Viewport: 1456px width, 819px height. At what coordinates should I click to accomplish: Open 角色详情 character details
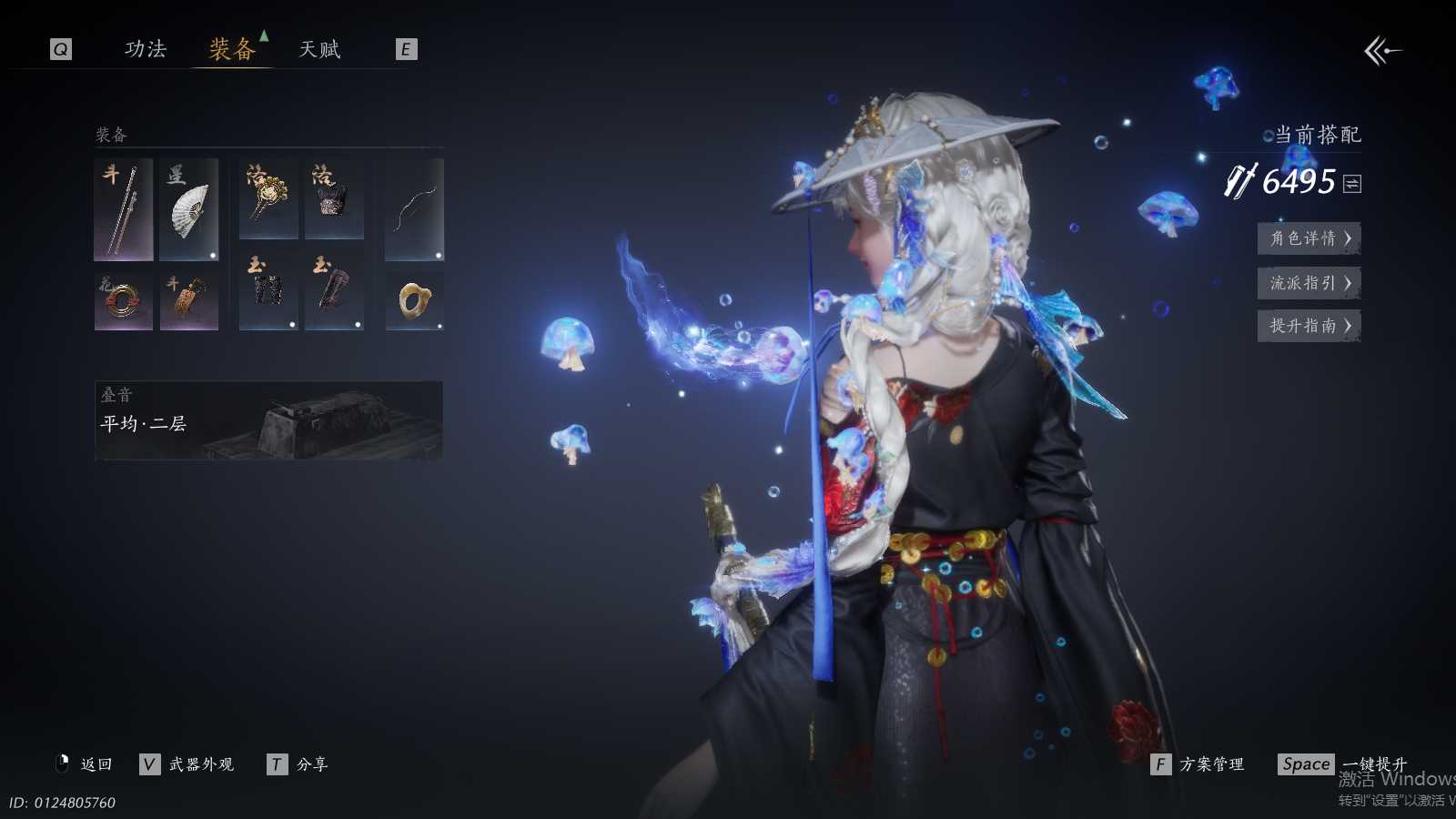[x=1309, y=238]
